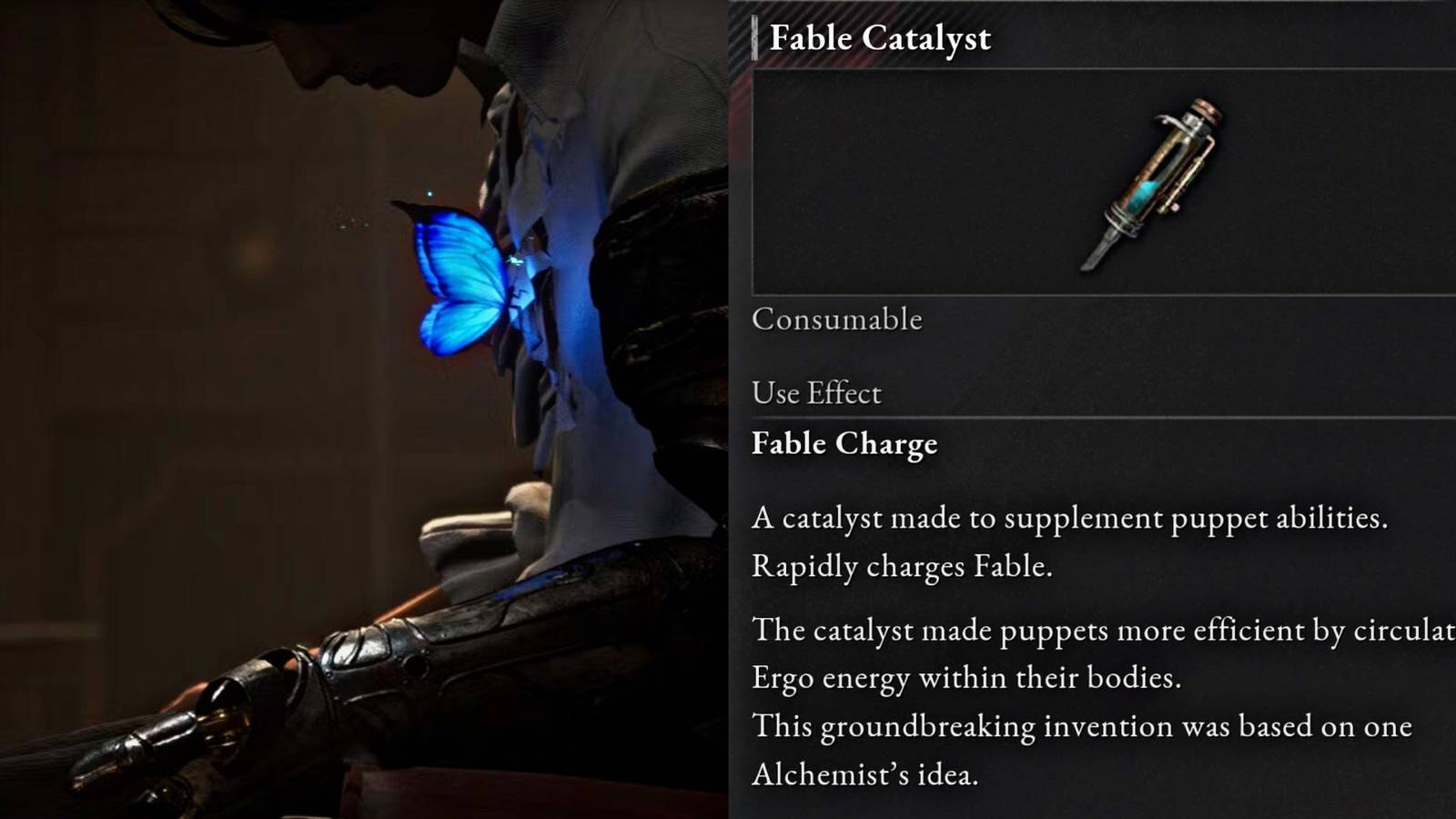1456x819 pixels.
Task: Toggle the Consumable item filter
Action: pos(834,319)
